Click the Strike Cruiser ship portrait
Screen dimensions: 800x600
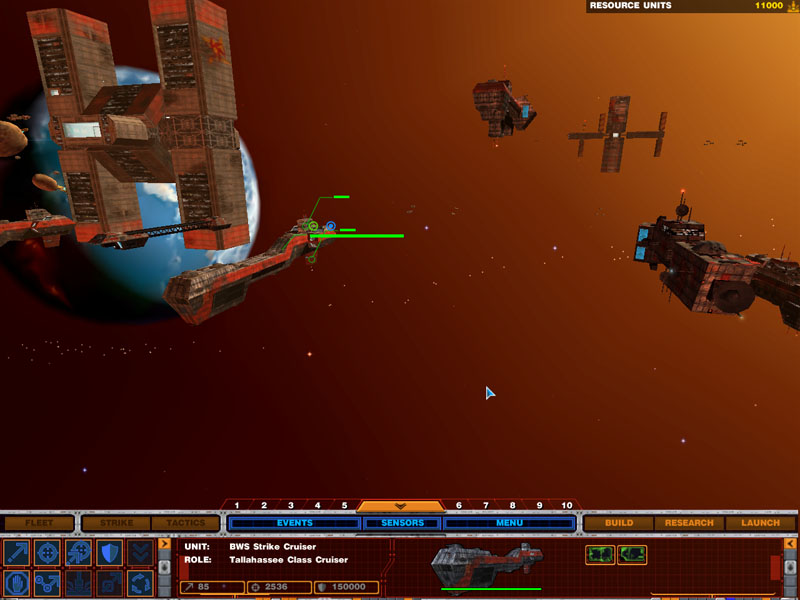point(472,566)
